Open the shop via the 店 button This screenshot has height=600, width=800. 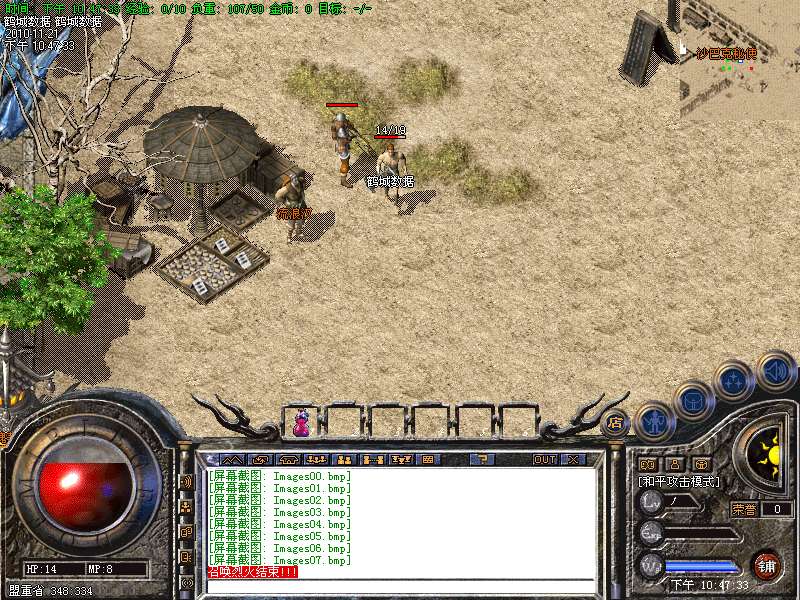click(614, 421)
